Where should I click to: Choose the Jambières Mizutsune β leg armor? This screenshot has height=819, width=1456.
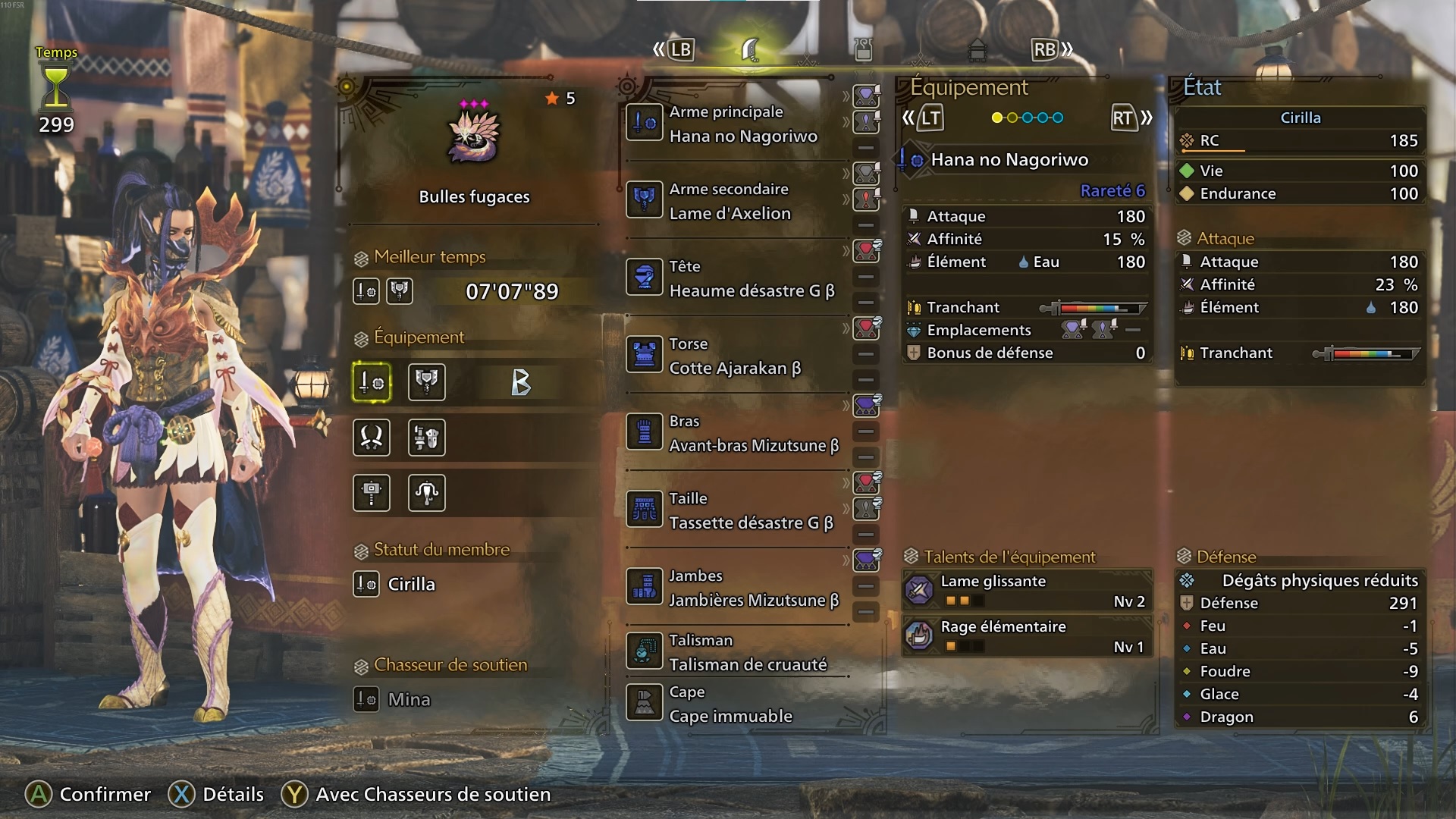click(734, 588)
